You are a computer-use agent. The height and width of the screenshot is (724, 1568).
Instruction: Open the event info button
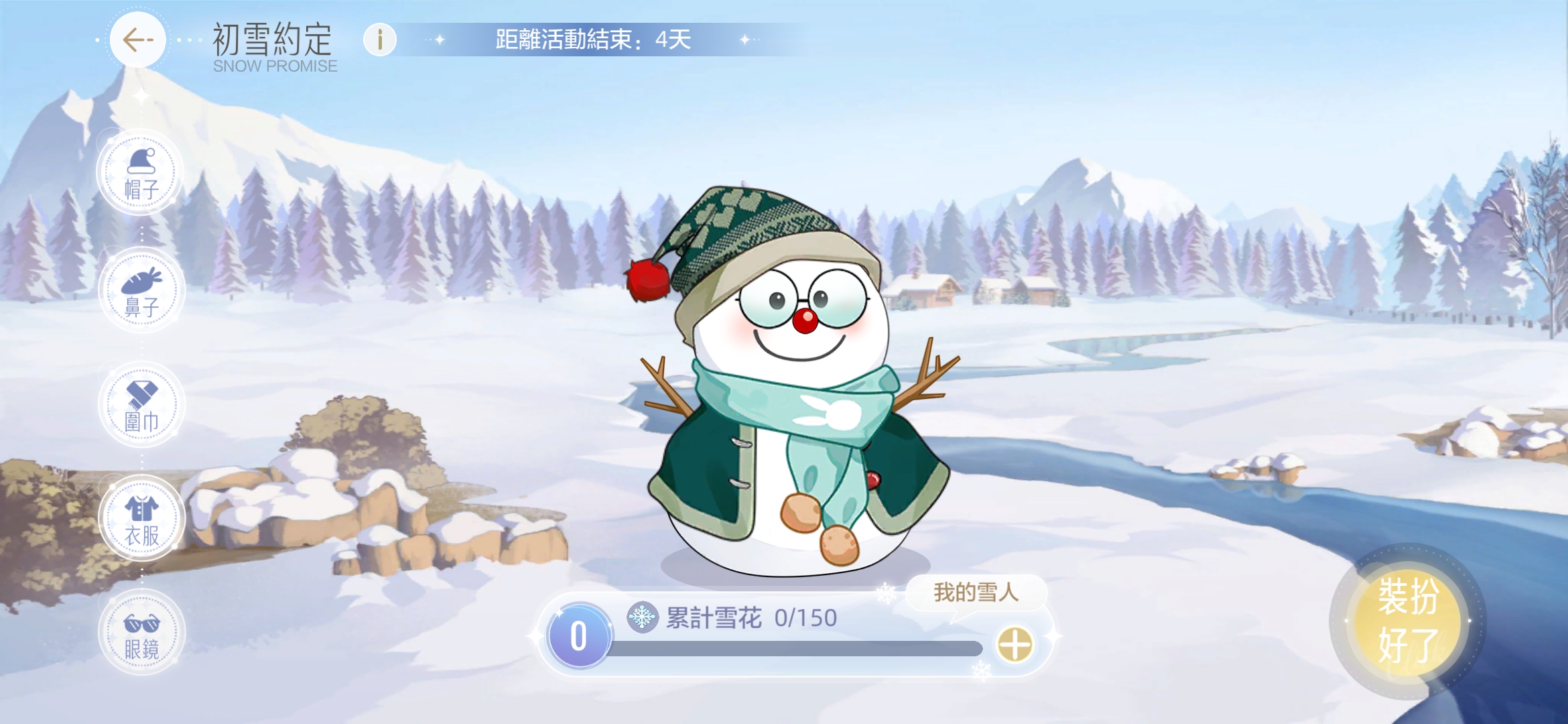pos(380,40)
